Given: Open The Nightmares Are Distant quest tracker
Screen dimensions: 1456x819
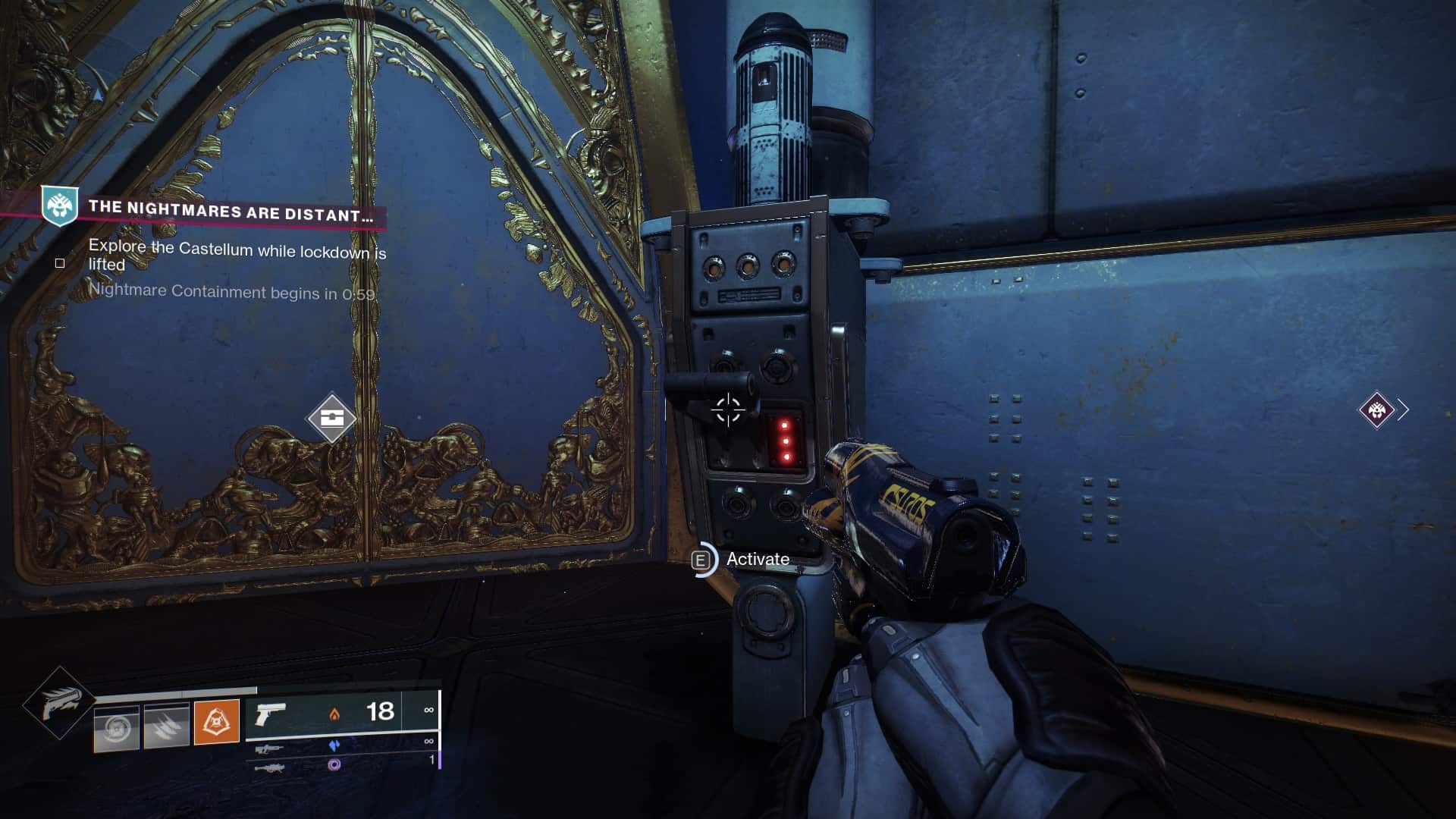Looking at the screenshot, I should click(x=227, y=210).
